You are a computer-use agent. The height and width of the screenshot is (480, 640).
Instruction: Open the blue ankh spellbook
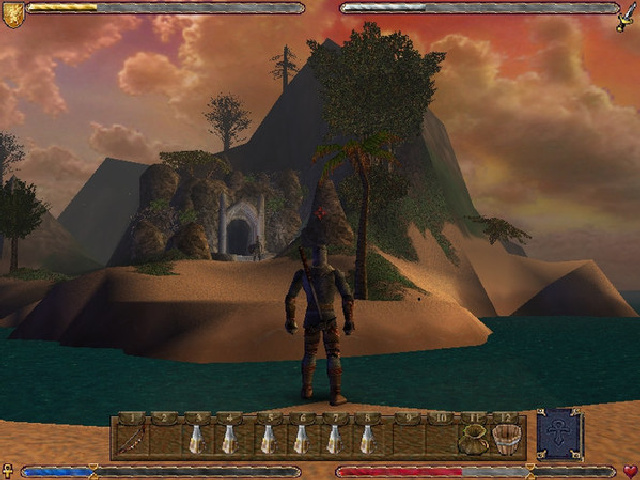point(560,434)
